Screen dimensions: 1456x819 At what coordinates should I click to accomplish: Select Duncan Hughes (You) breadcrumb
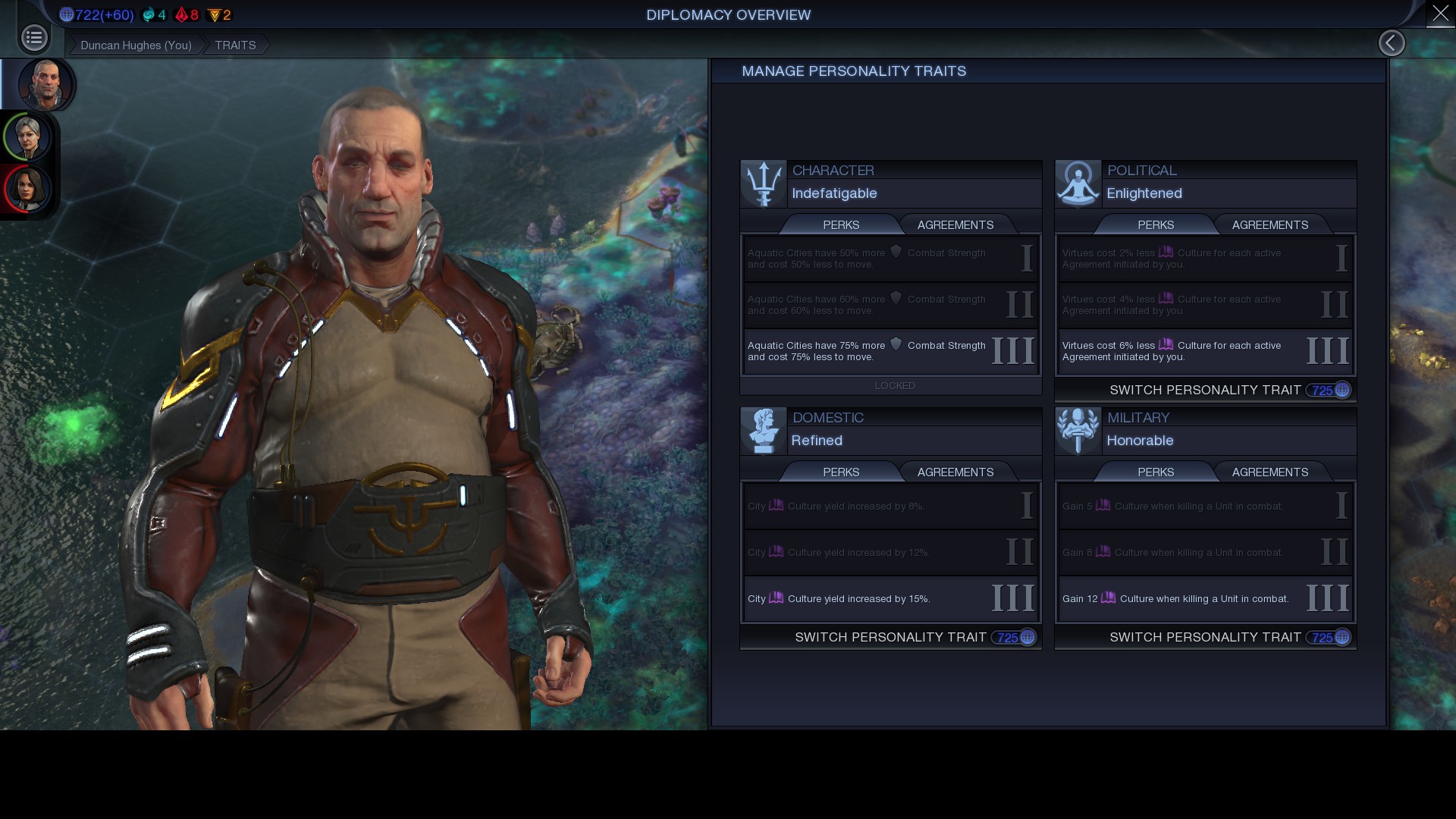point(136,45)
